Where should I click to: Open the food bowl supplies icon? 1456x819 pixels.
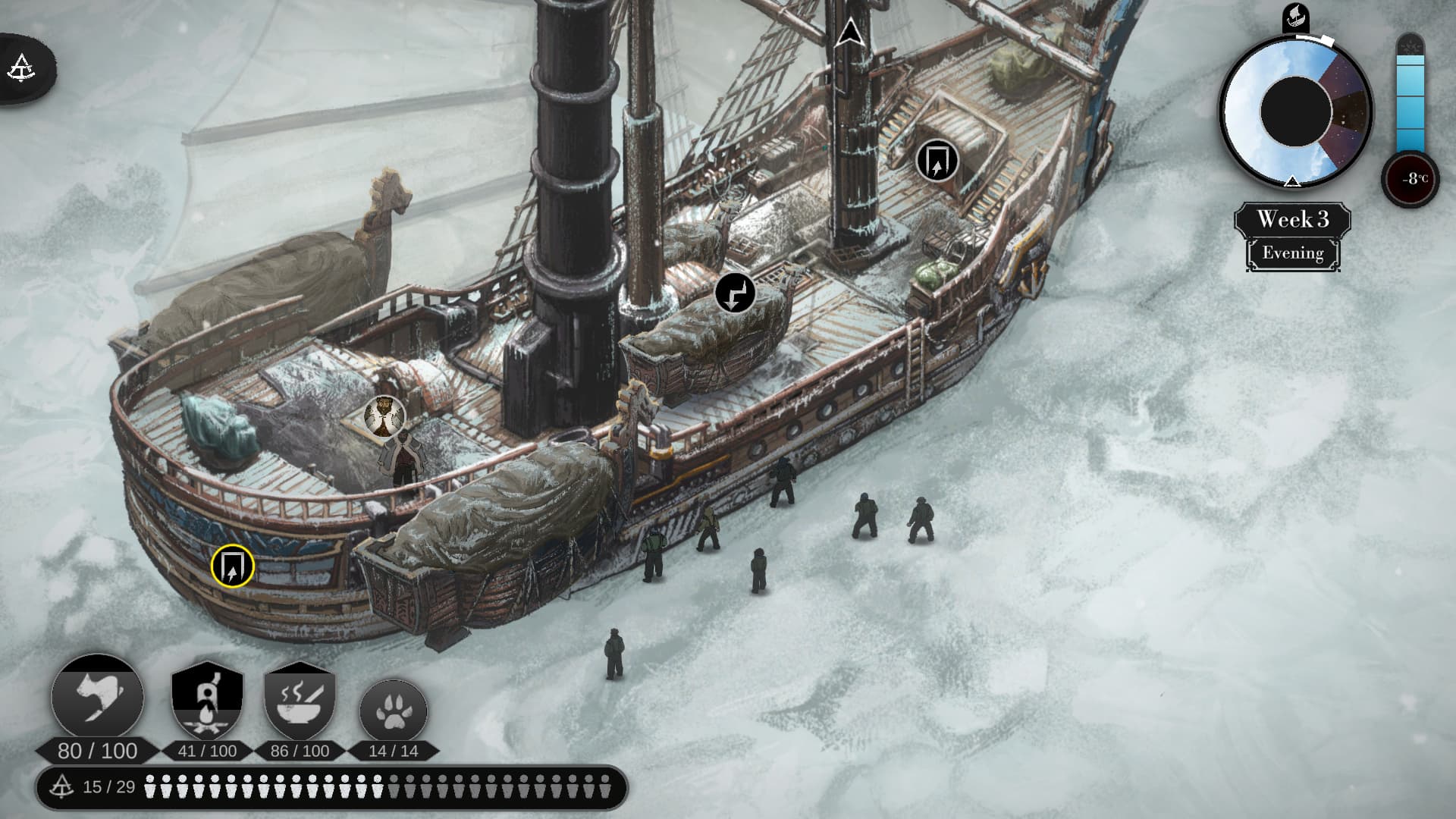(x=300, y=702)
